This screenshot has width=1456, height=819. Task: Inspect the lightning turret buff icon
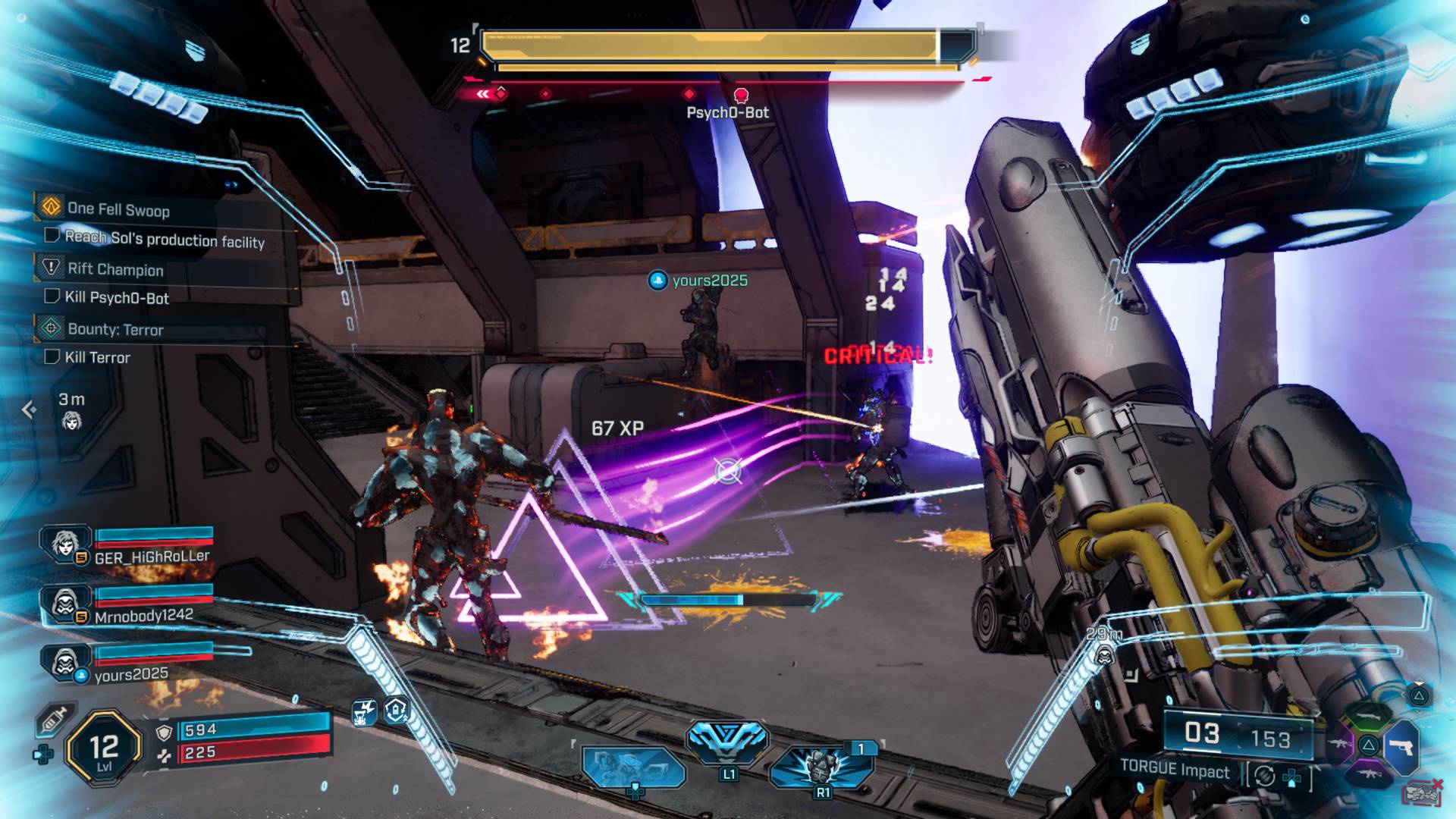tap(365, 712)
